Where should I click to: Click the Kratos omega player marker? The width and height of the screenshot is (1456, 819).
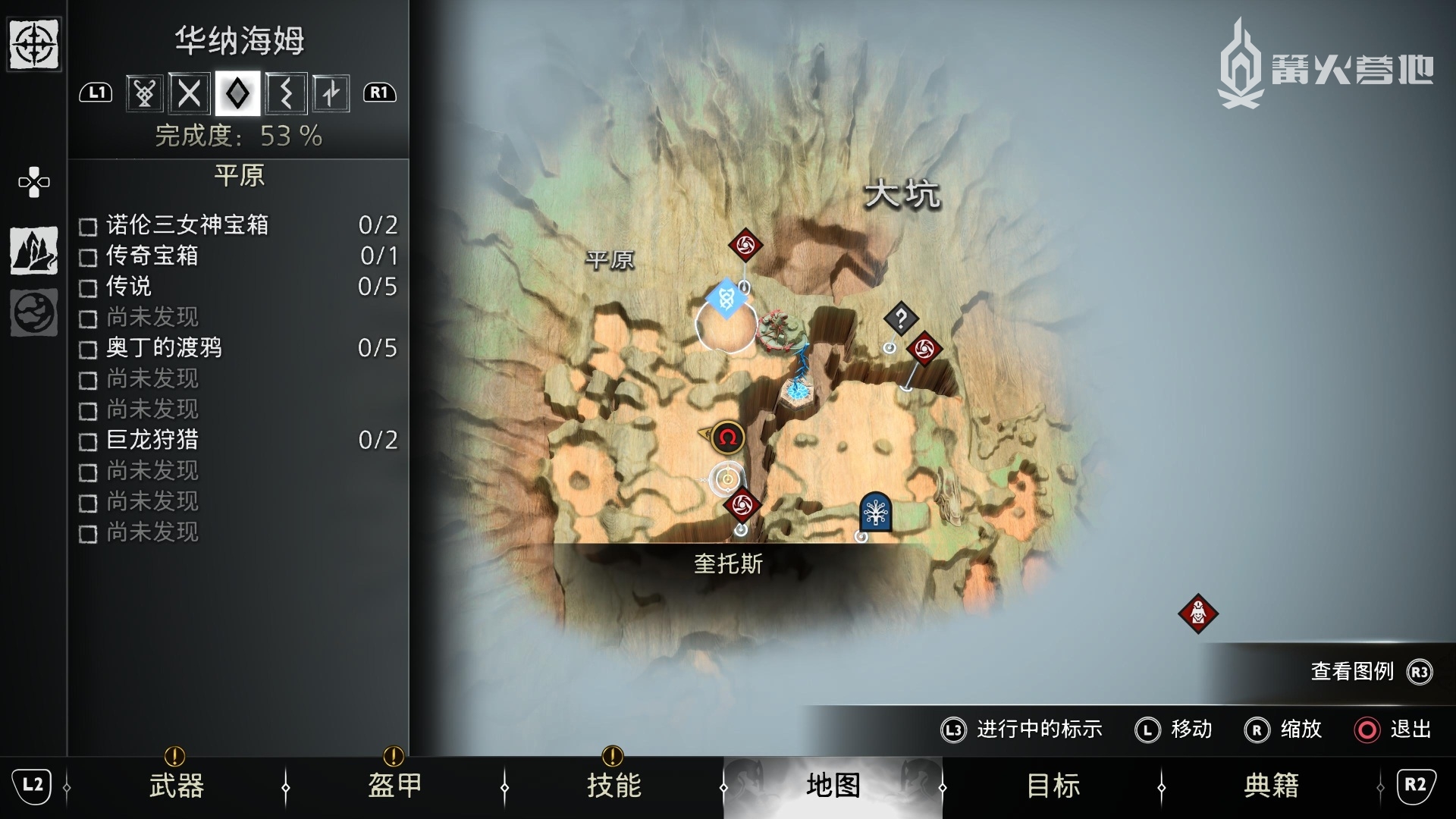[x=727, y=438]
